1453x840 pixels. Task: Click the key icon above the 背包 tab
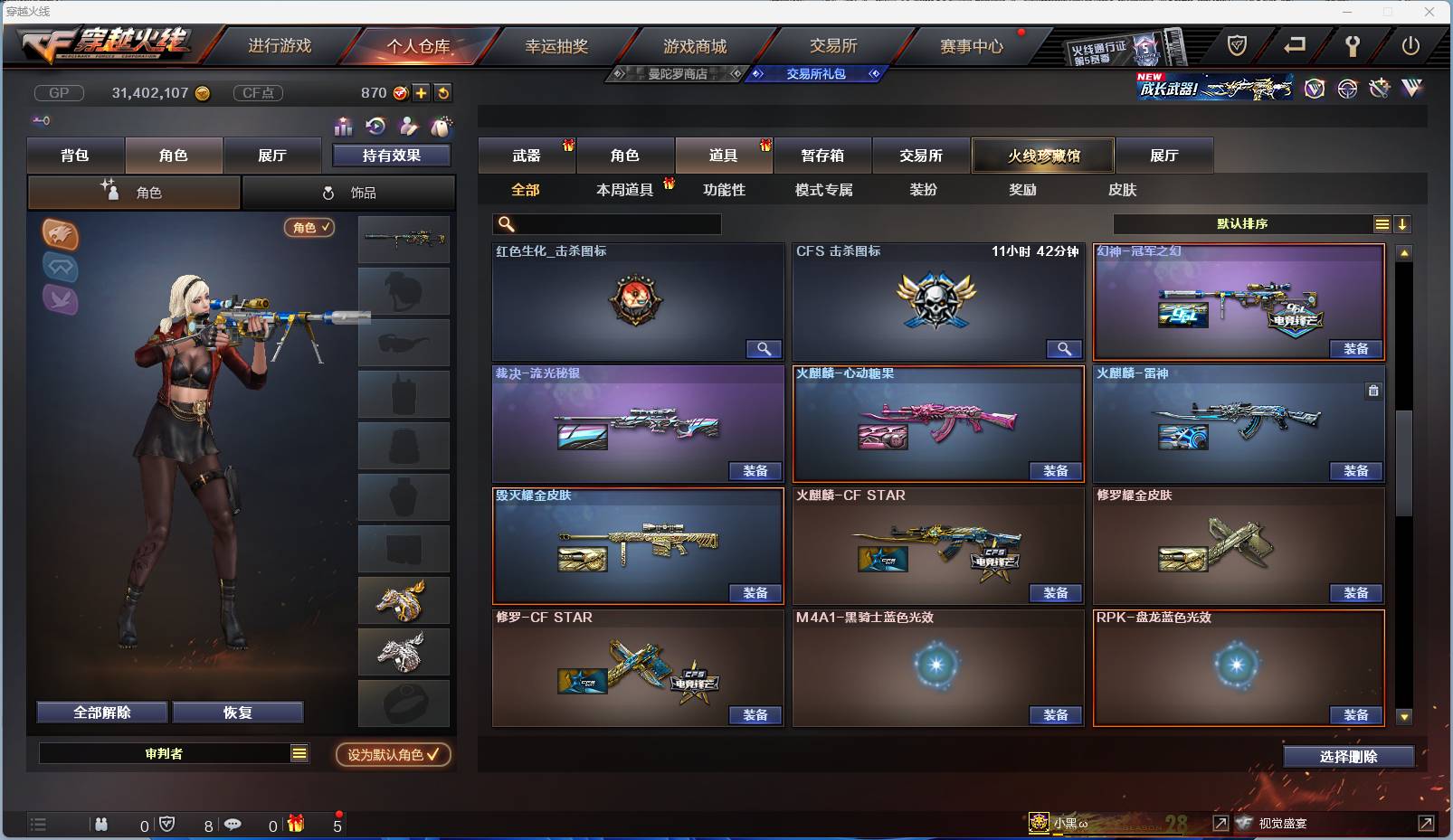tap(42, 119)
